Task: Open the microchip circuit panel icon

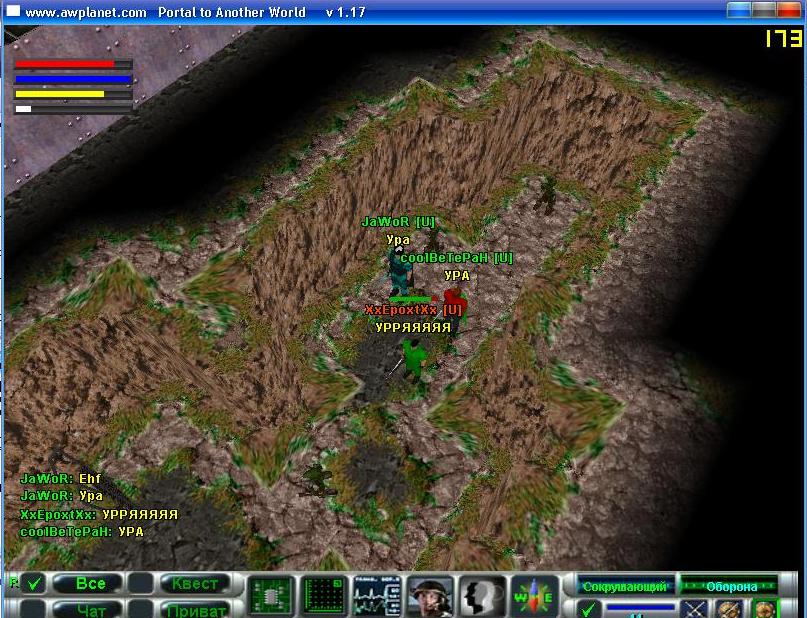Action: [x=270, y=597]
